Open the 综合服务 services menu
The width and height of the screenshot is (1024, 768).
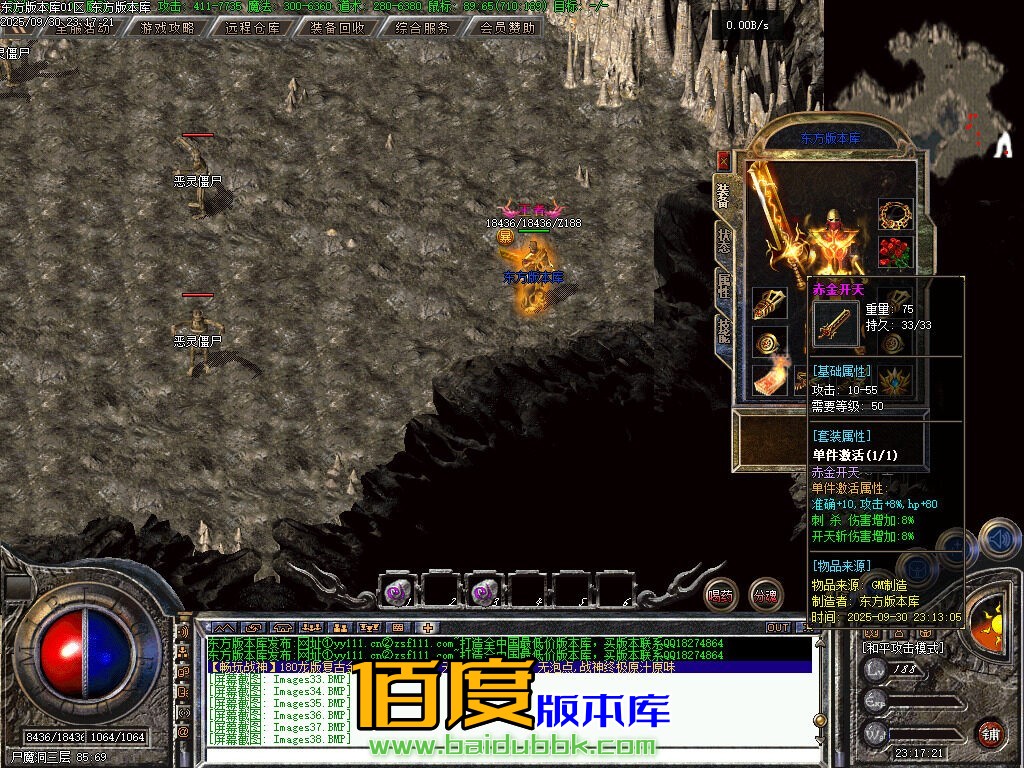pyautogui.click(x=422, y=28)
